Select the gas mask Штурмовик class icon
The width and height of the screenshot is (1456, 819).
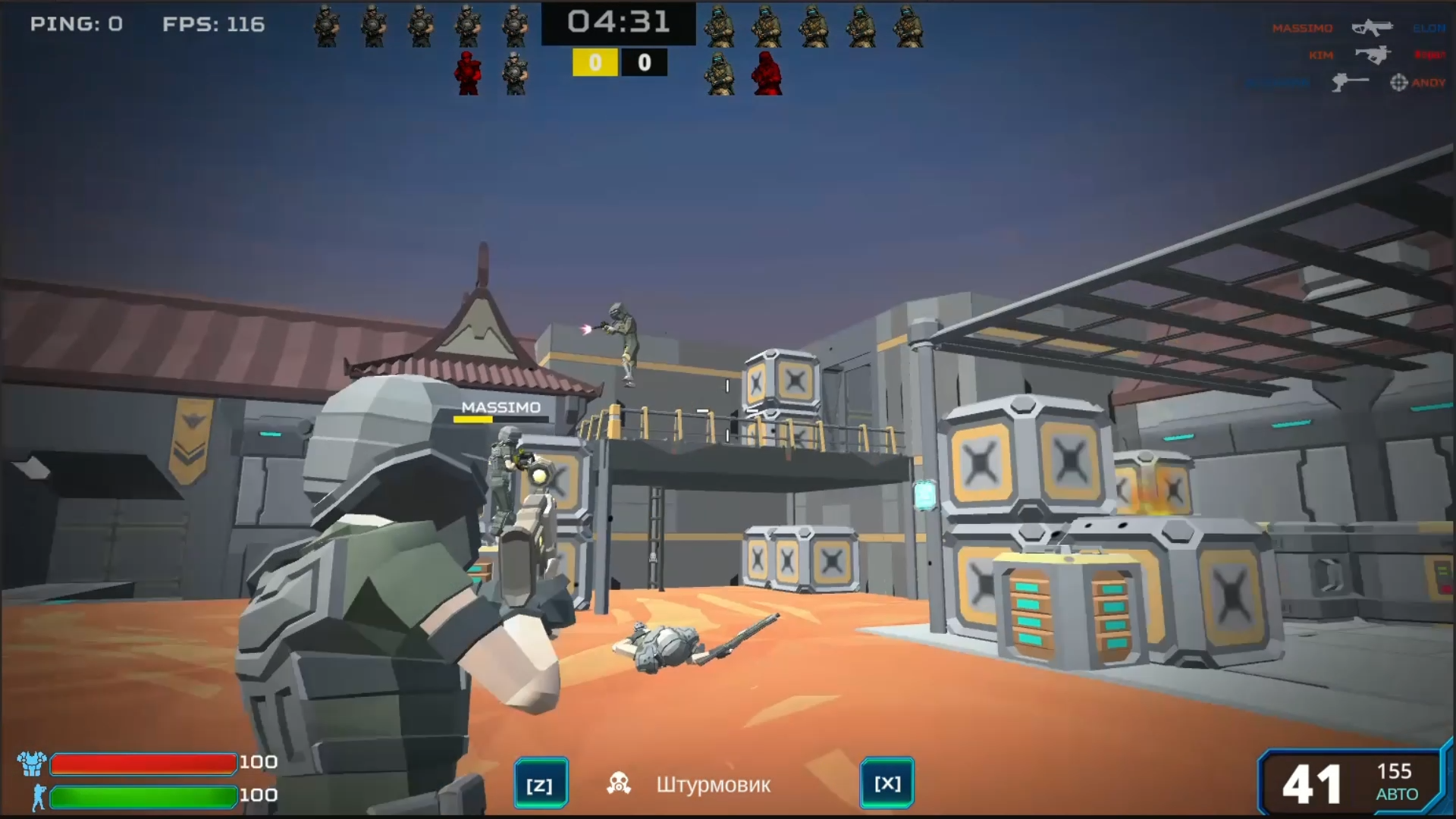(x=619, y=782)
